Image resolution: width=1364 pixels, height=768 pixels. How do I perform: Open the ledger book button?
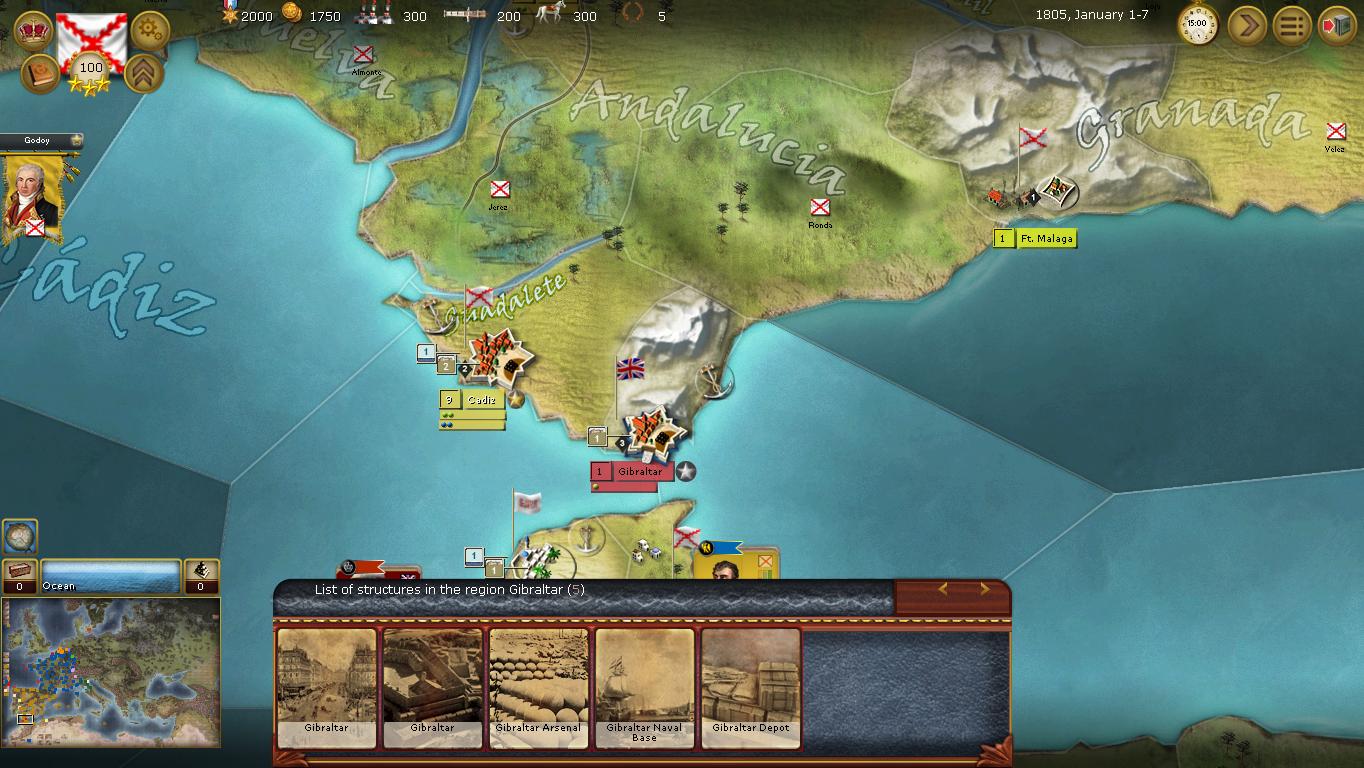coord(41,74)
